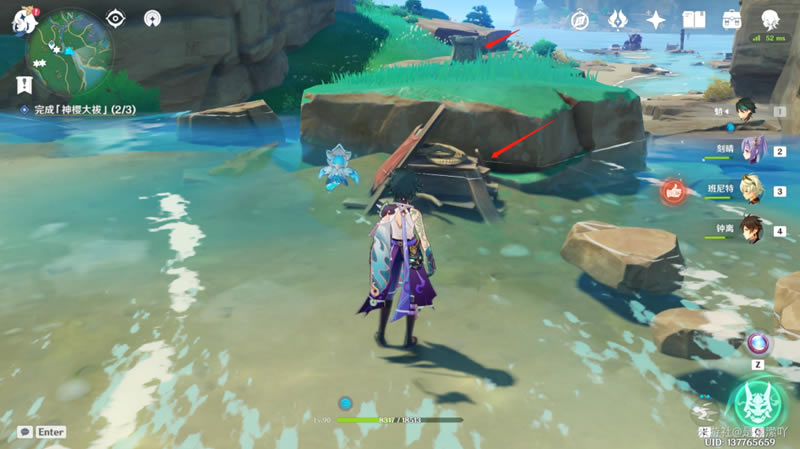Image resolution: width=800 pixels, height=449 pixels.
Task: Open the co-op character head icon
Action: (770, 19)
